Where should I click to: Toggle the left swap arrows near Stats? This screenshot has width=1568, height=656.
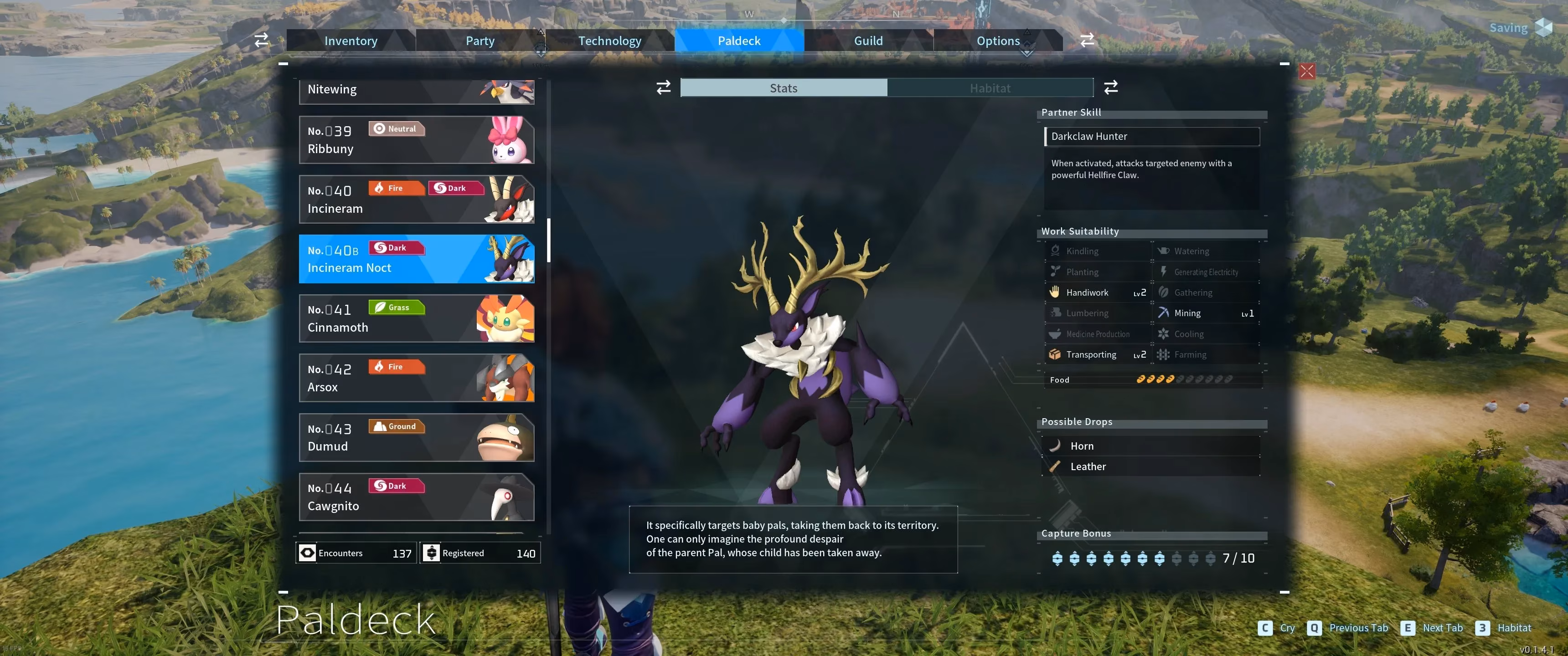(663, 87)
